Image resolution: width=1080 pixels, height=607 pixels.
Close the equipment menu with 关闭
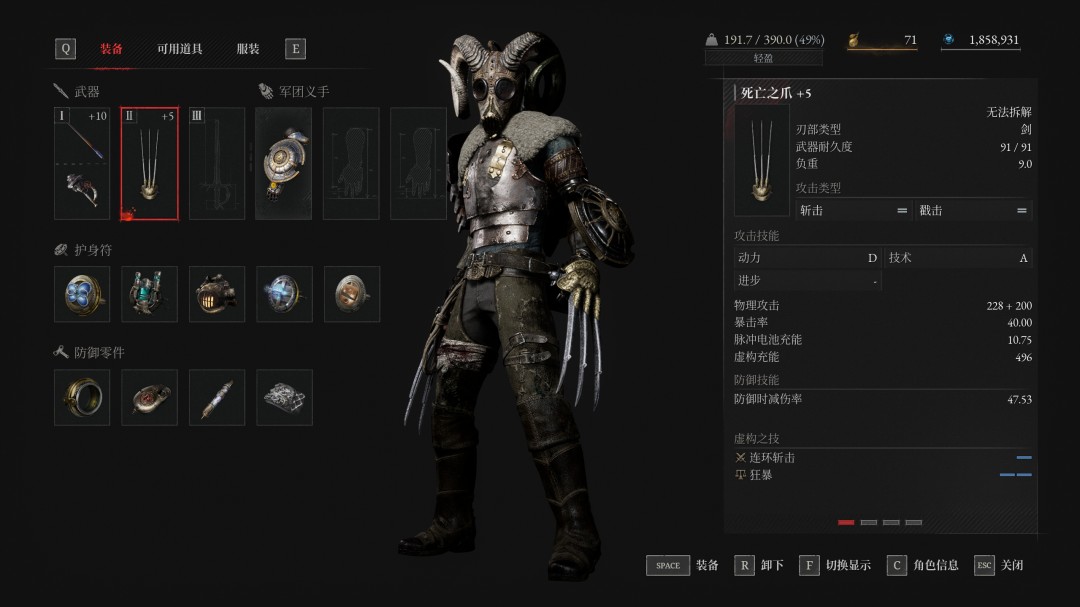point(998,565)
